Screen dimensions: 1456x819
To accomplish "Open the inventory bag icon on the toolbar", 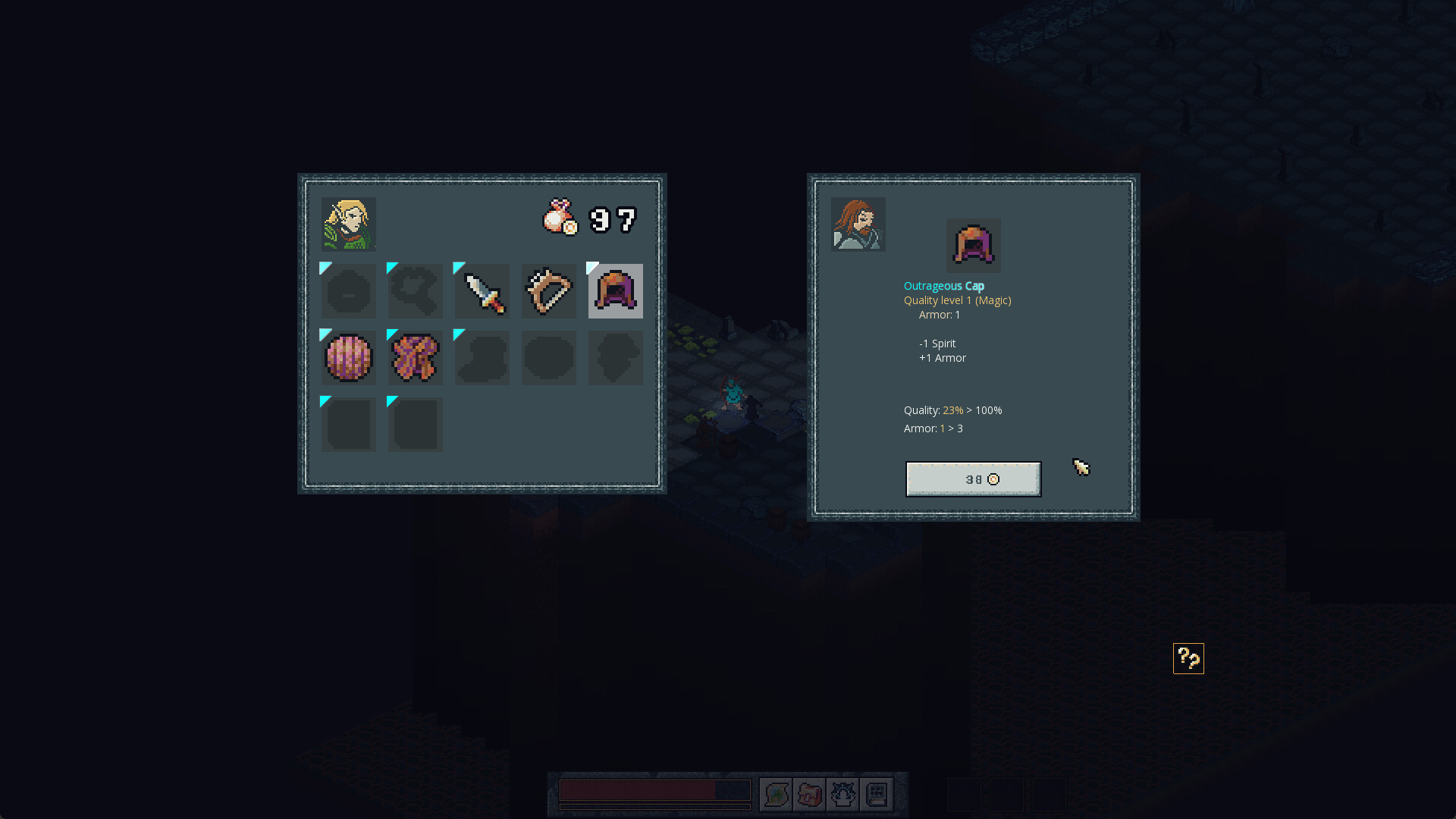I will (809, 795).
